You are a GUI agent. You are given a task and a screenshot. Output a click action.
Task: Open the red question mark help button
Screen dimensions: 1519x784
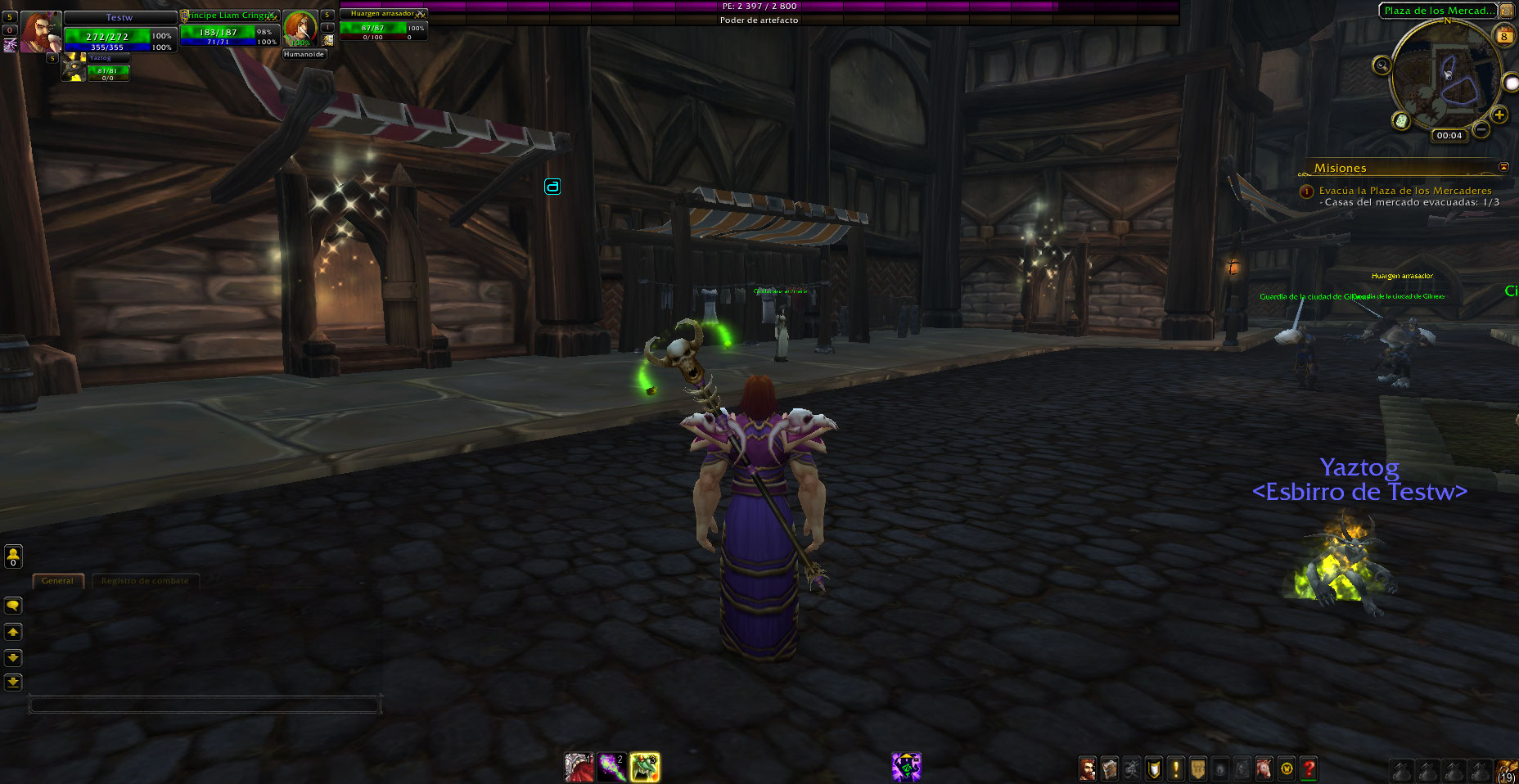point(1308,768)
